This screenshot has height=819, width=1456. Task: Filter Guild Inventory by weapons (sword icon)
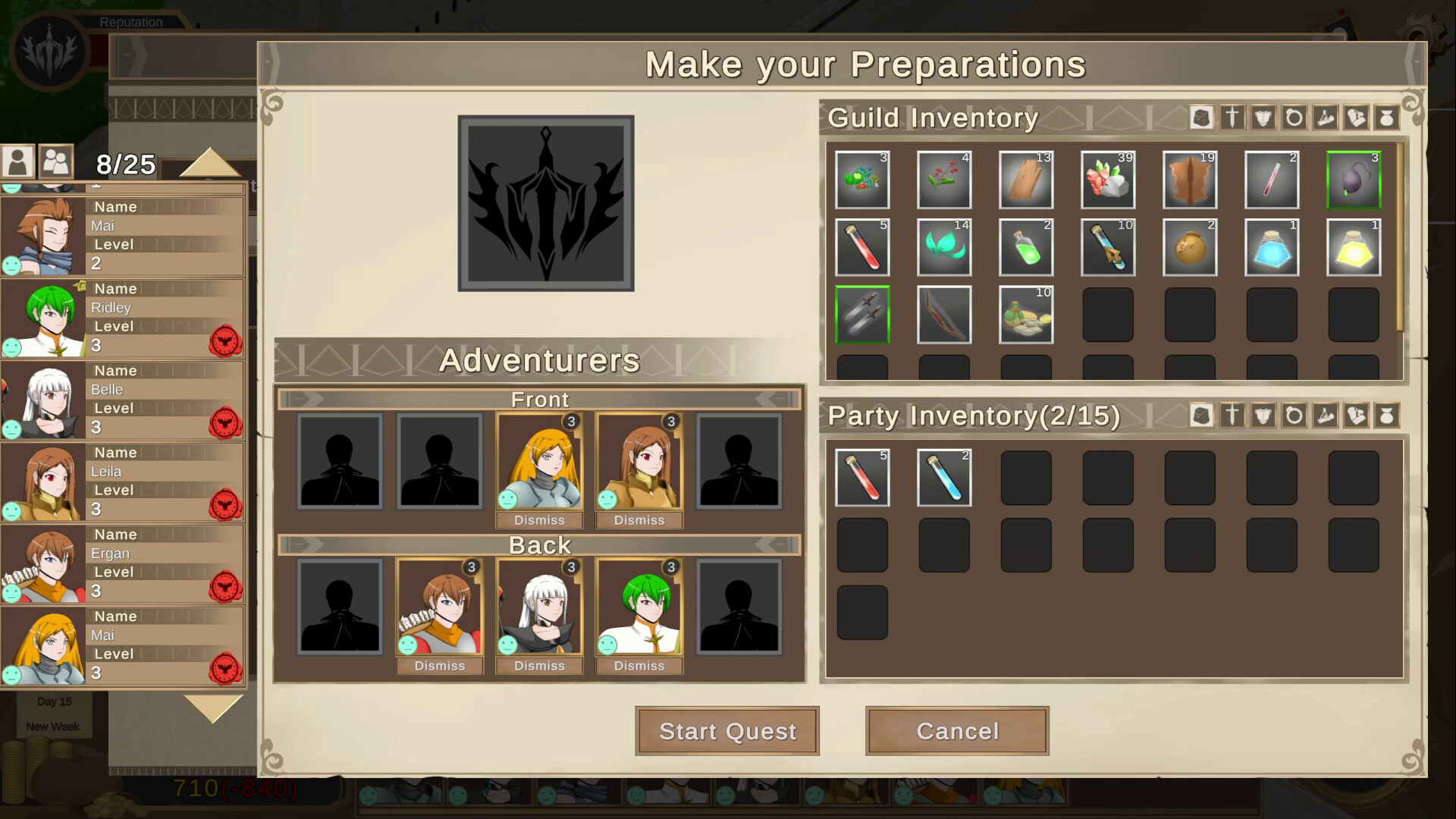1232,118
